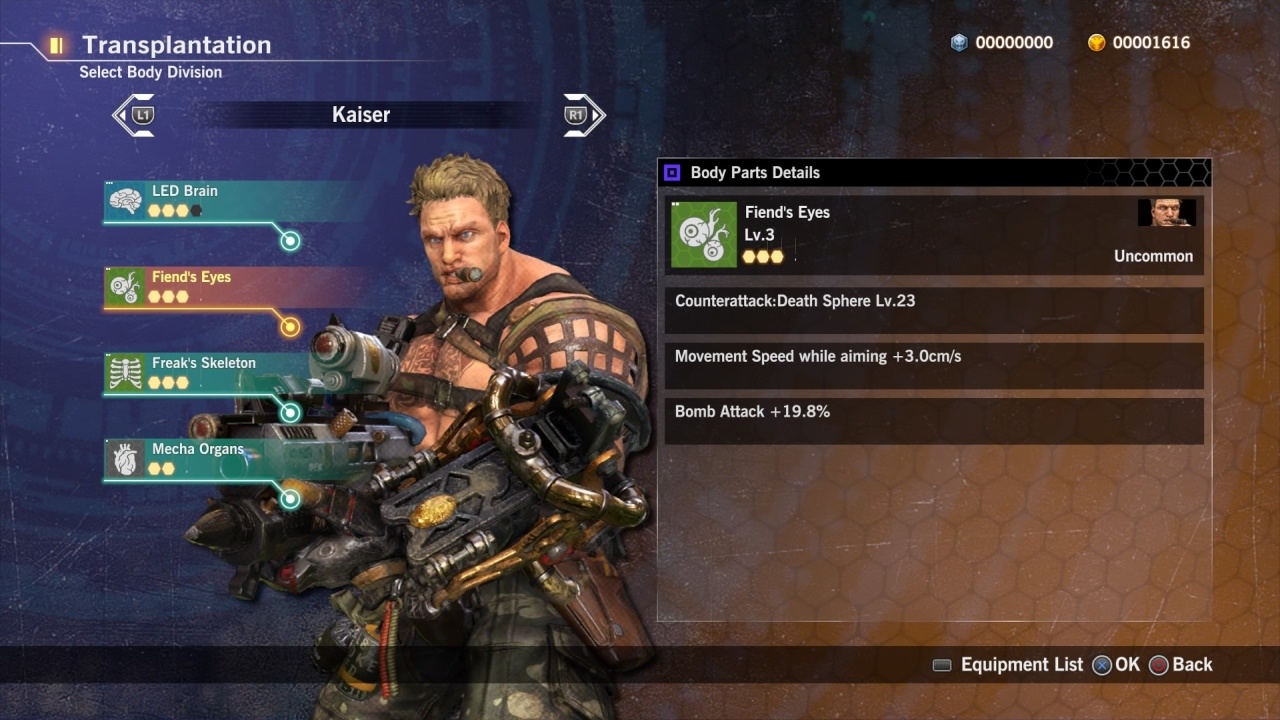Switch to the previous character with left arrow
Screen dimensions: 1280x720
[x=133, y=115]
